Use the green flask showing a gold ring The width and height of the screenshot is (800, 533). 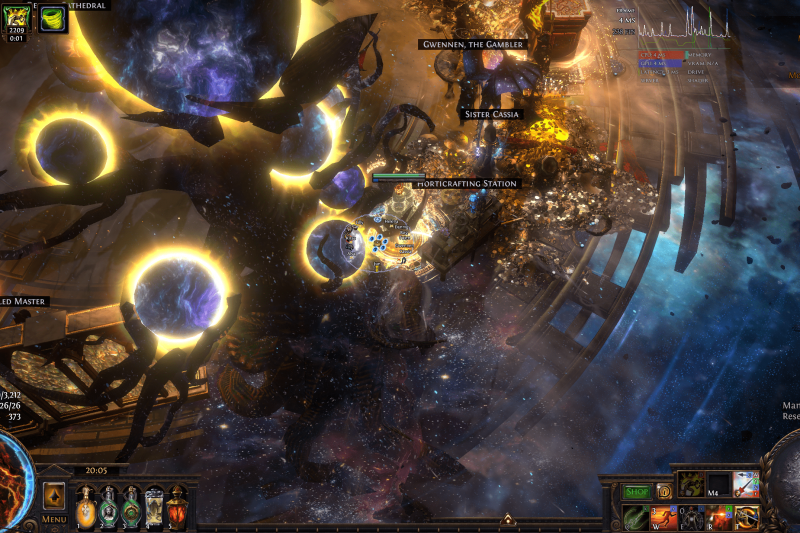(x=131, y=506)
